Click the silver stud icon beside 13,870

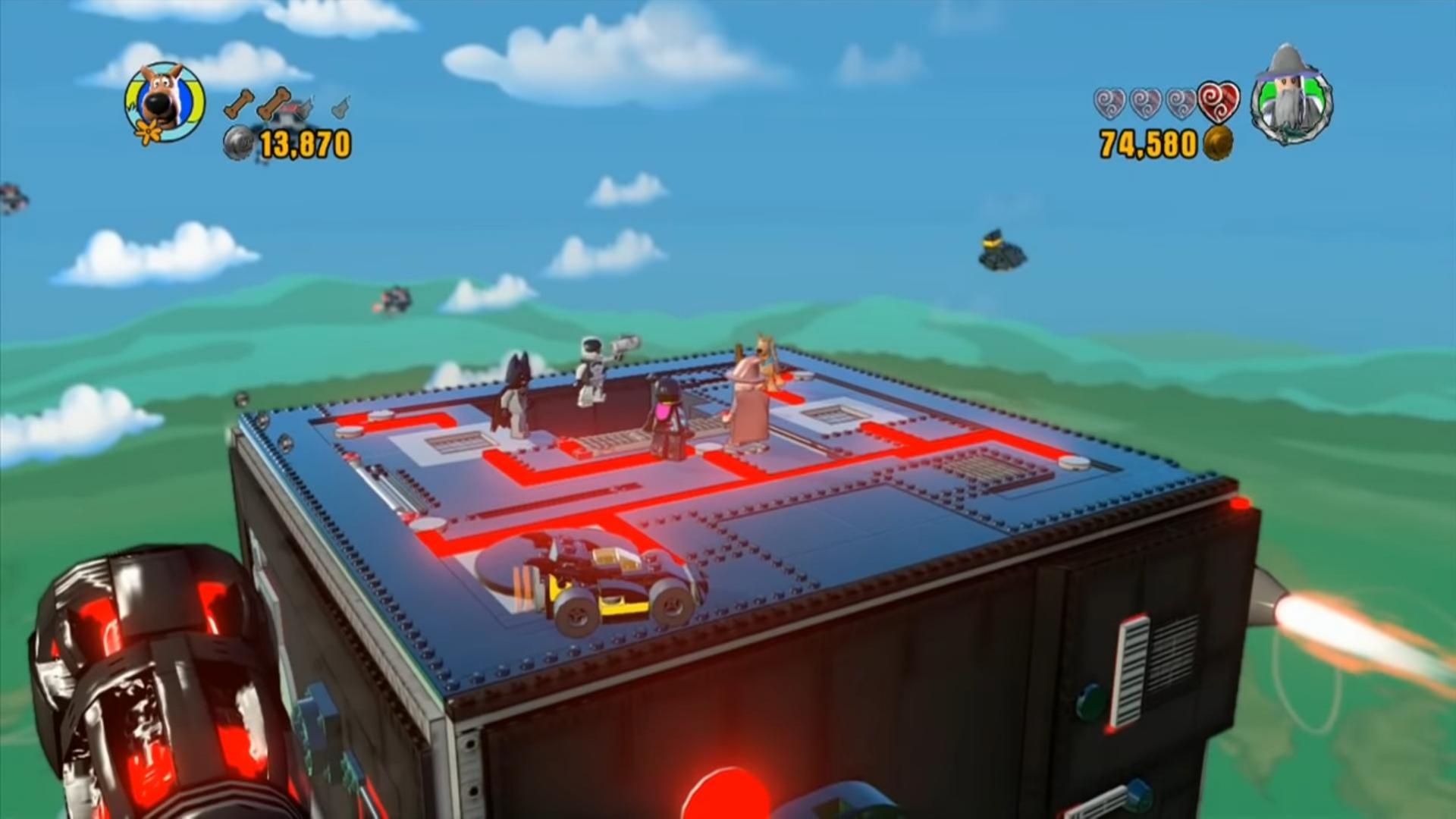click(x=237, y=140)
